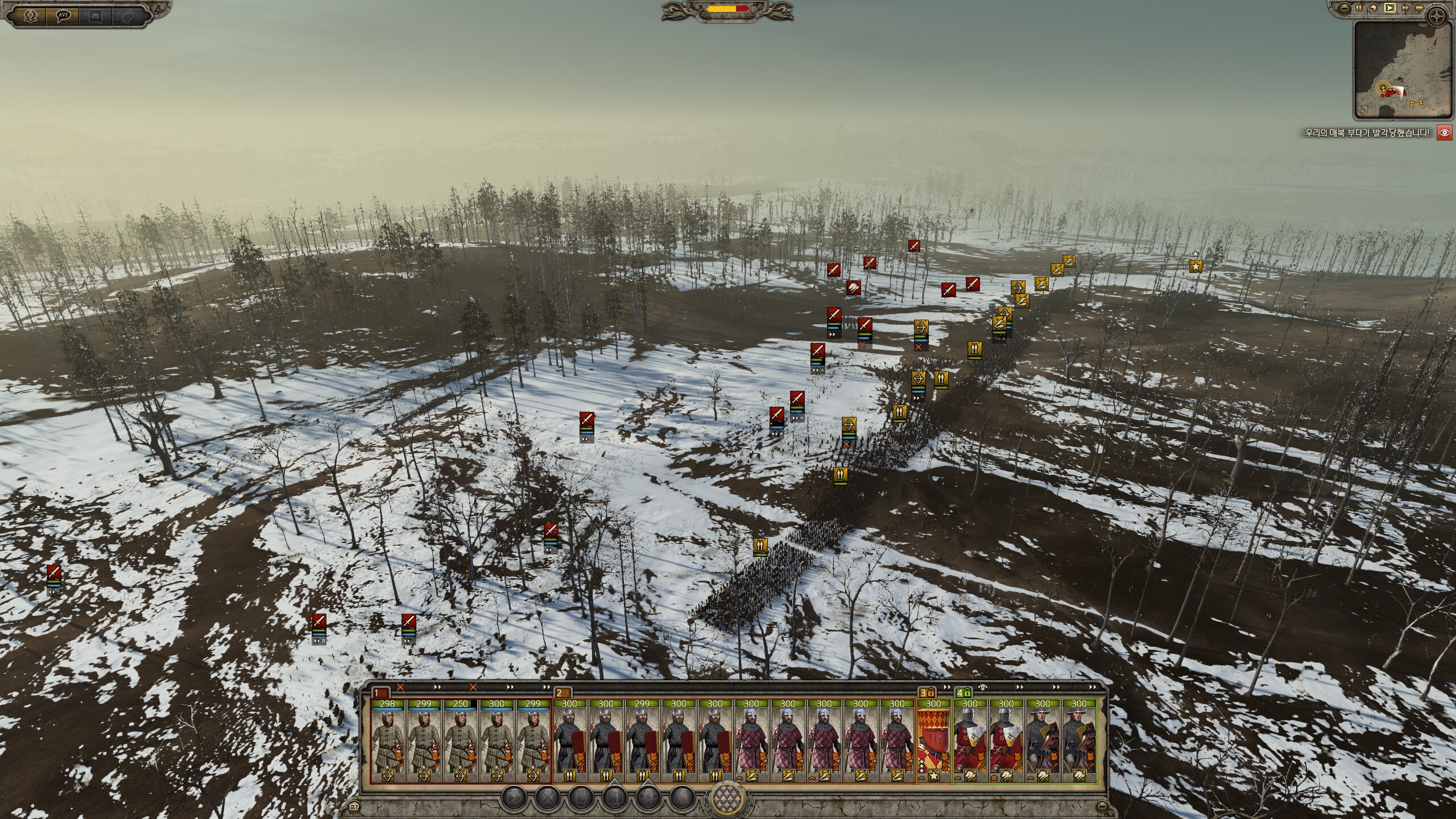
Task: Click the laurel wreath button
Action: tap(30, 16)
